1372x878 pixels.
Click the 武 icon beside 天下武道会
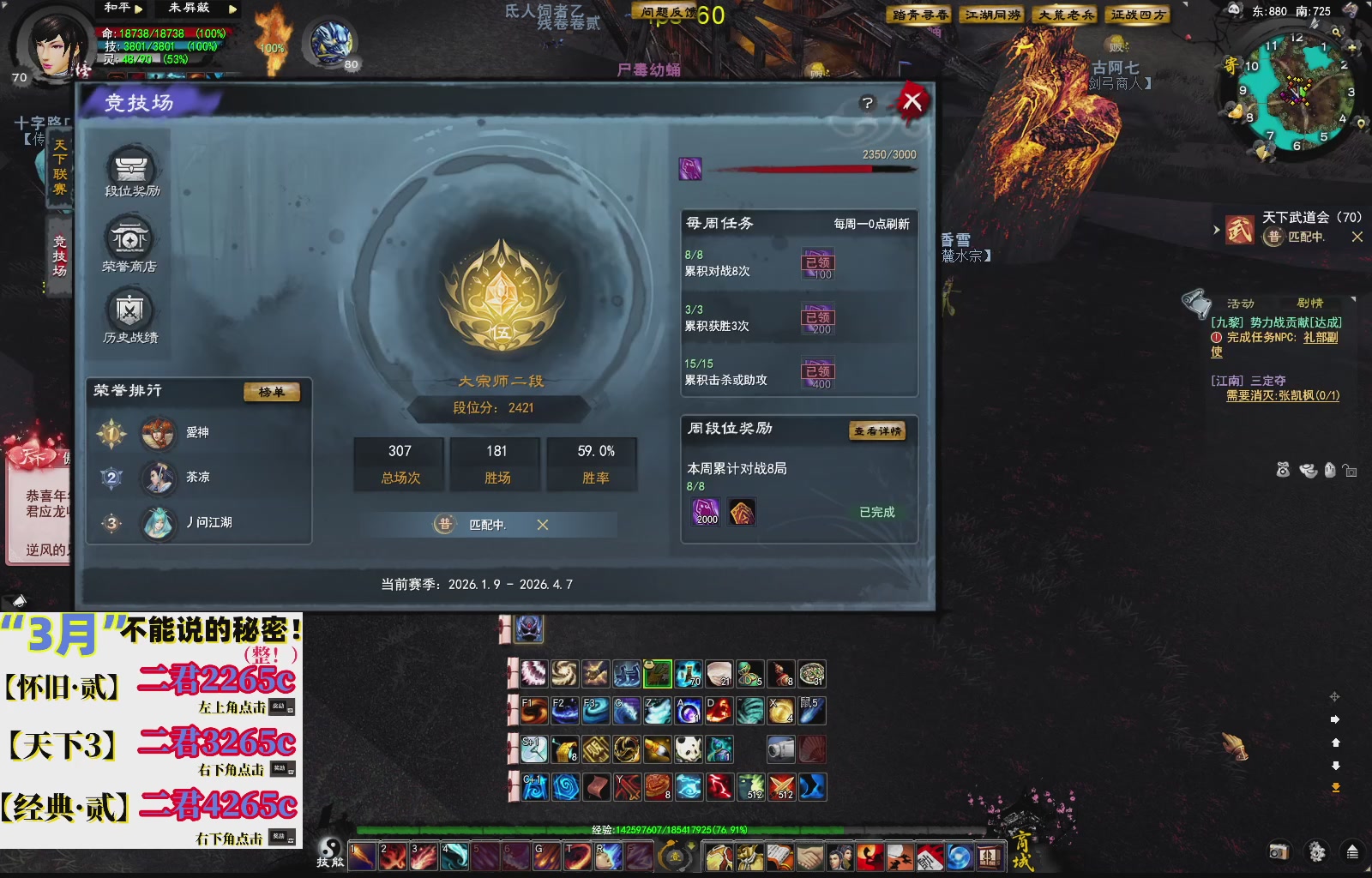click(x=1240, y=229)
